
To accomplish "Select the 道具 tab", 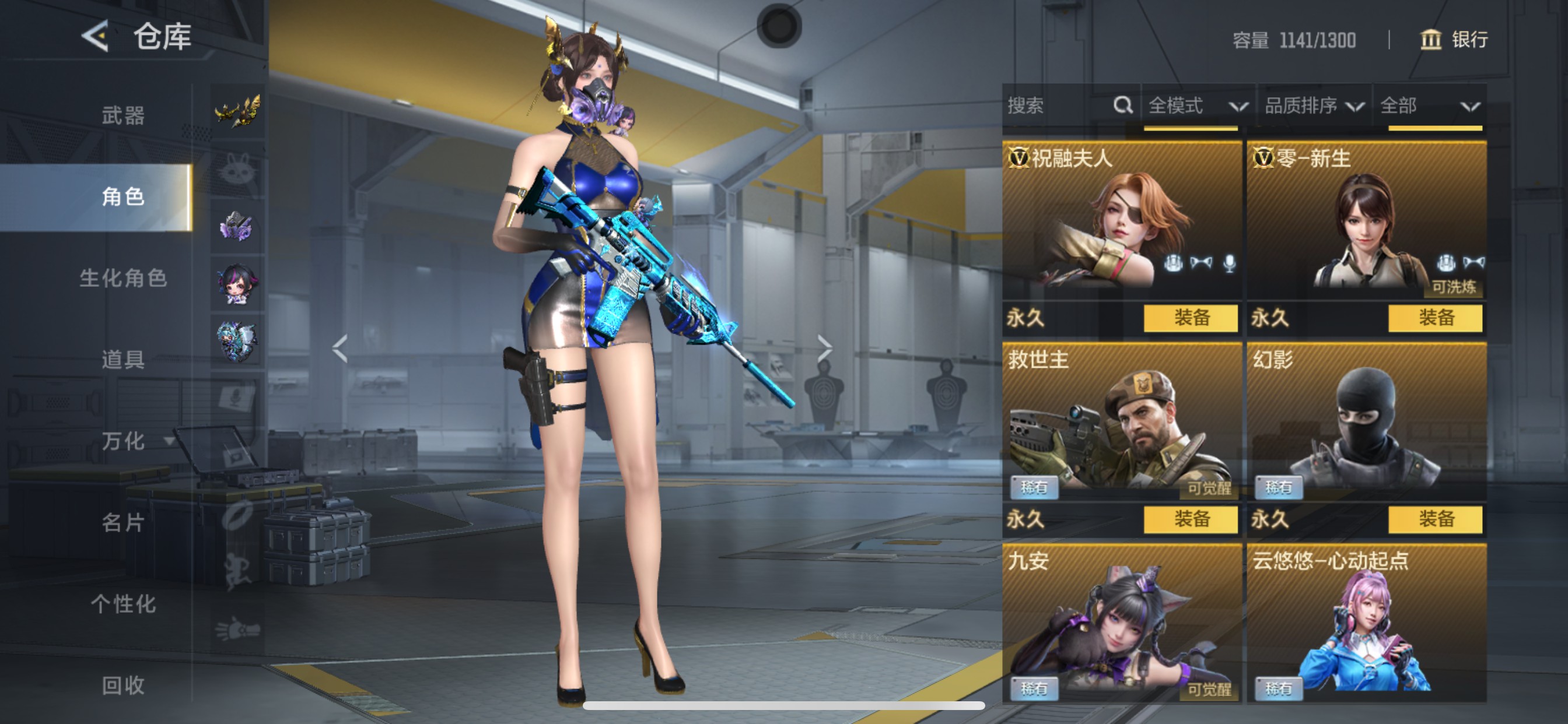I will coord(123,360).
